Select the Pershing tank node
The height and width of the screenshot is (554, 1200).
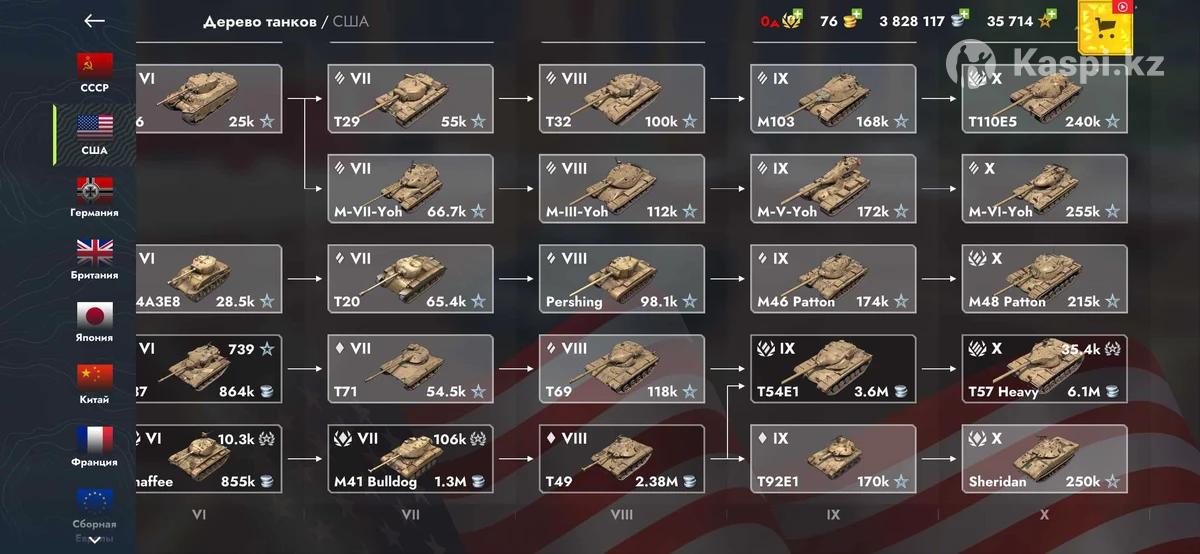click(622, 278)
